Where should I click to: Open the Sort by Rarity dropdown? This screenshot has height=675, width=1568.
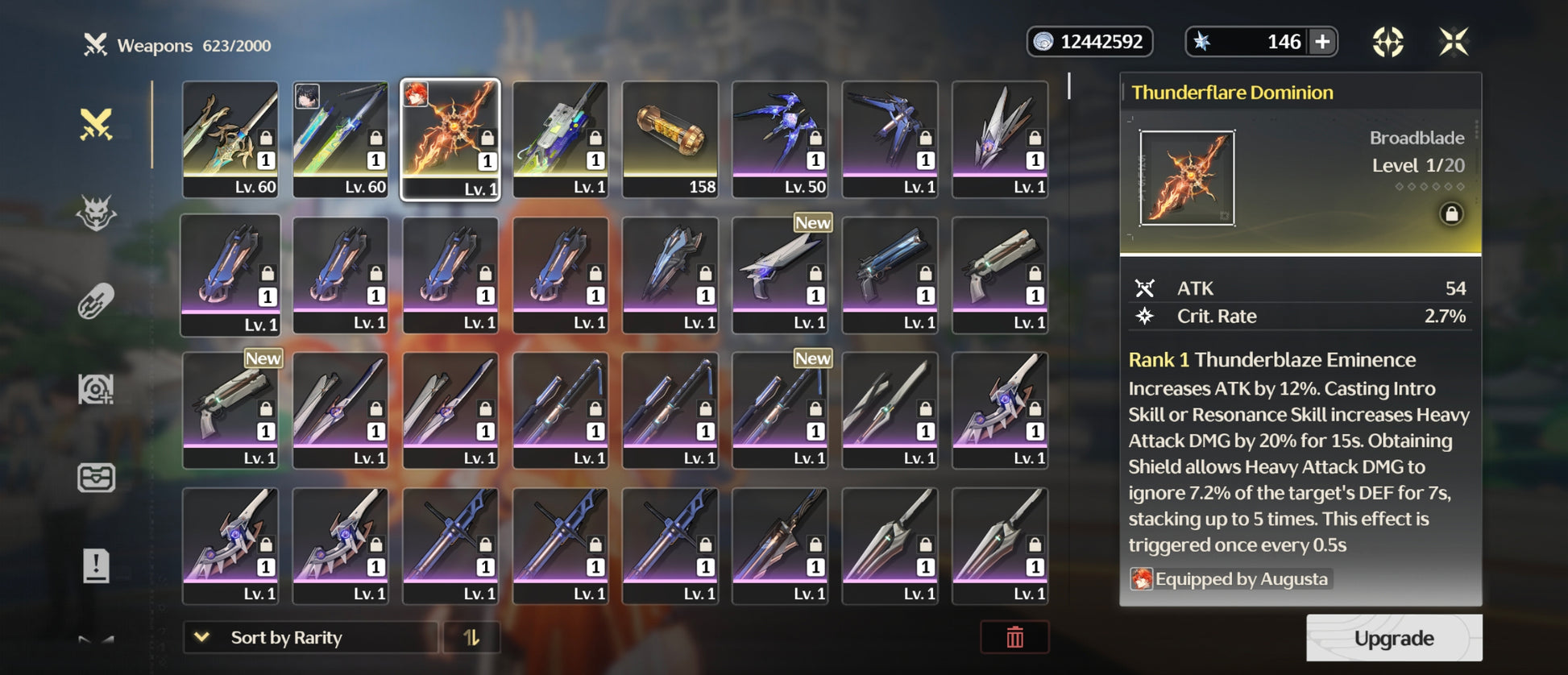[x=310, y=637]
